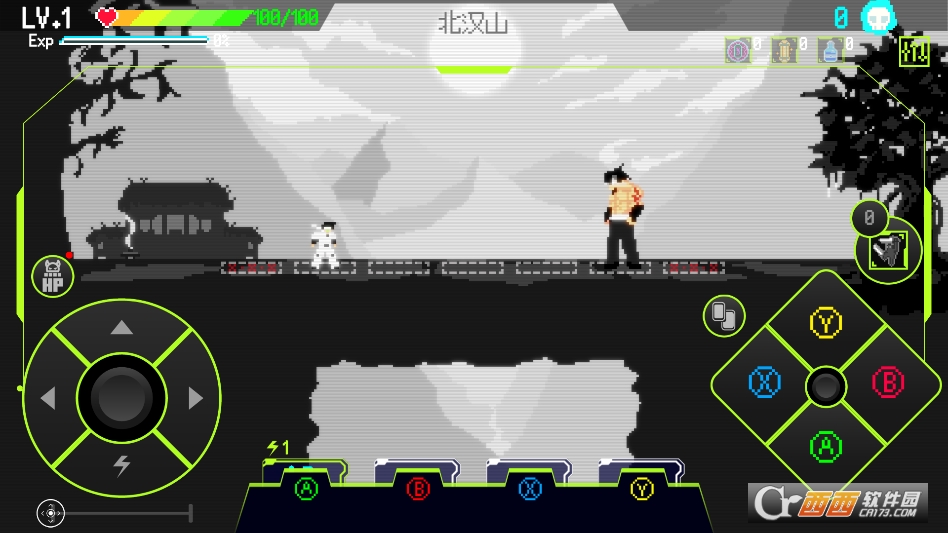Tap the right arrow on the movement pad
948x533 pixels.
pos(196,399)
